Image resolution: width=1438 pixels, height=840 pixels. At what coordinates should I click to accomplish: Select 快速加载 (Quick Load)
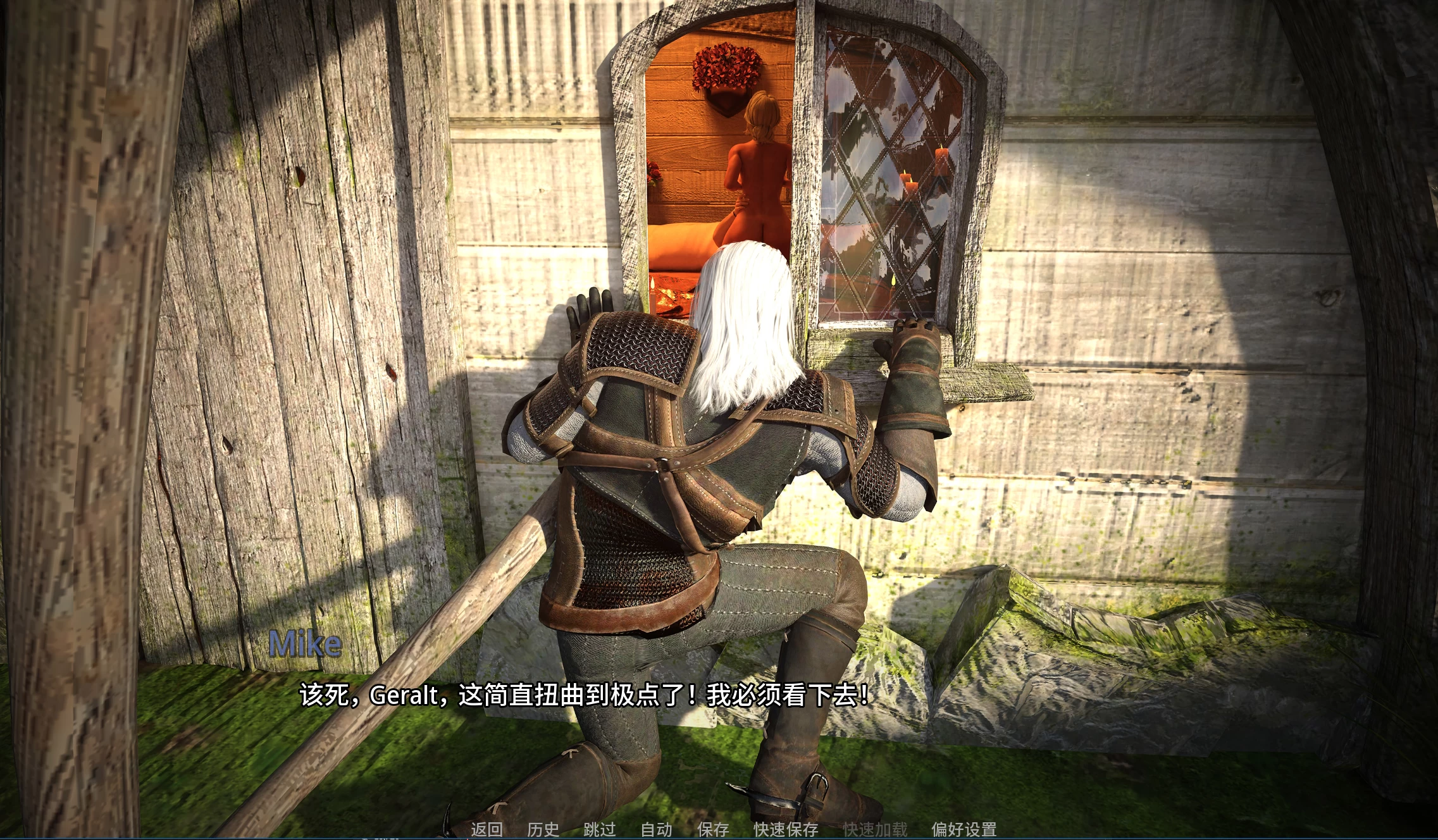875,829
